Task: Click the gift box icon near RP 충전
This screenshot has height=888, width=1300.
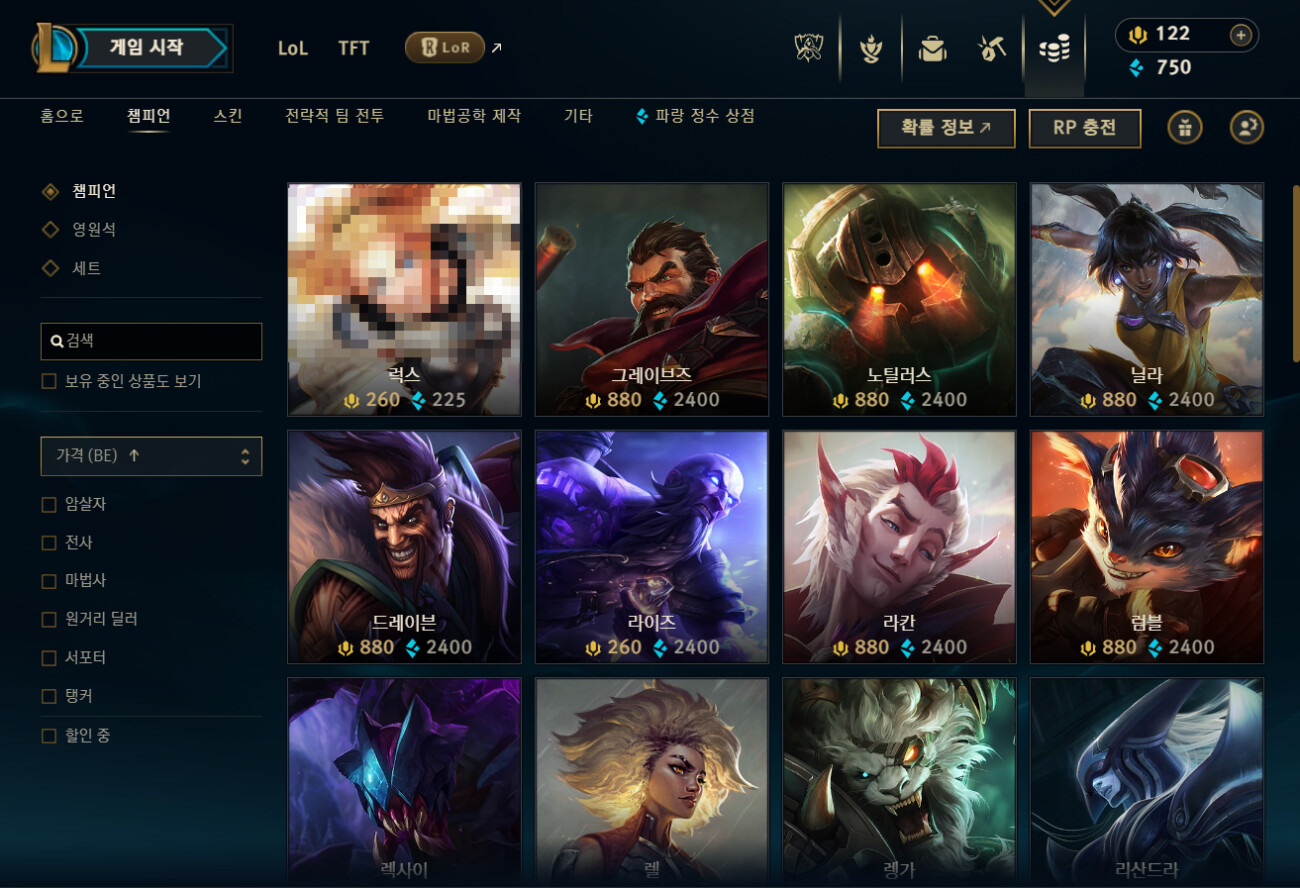Action: point(1184,128)
